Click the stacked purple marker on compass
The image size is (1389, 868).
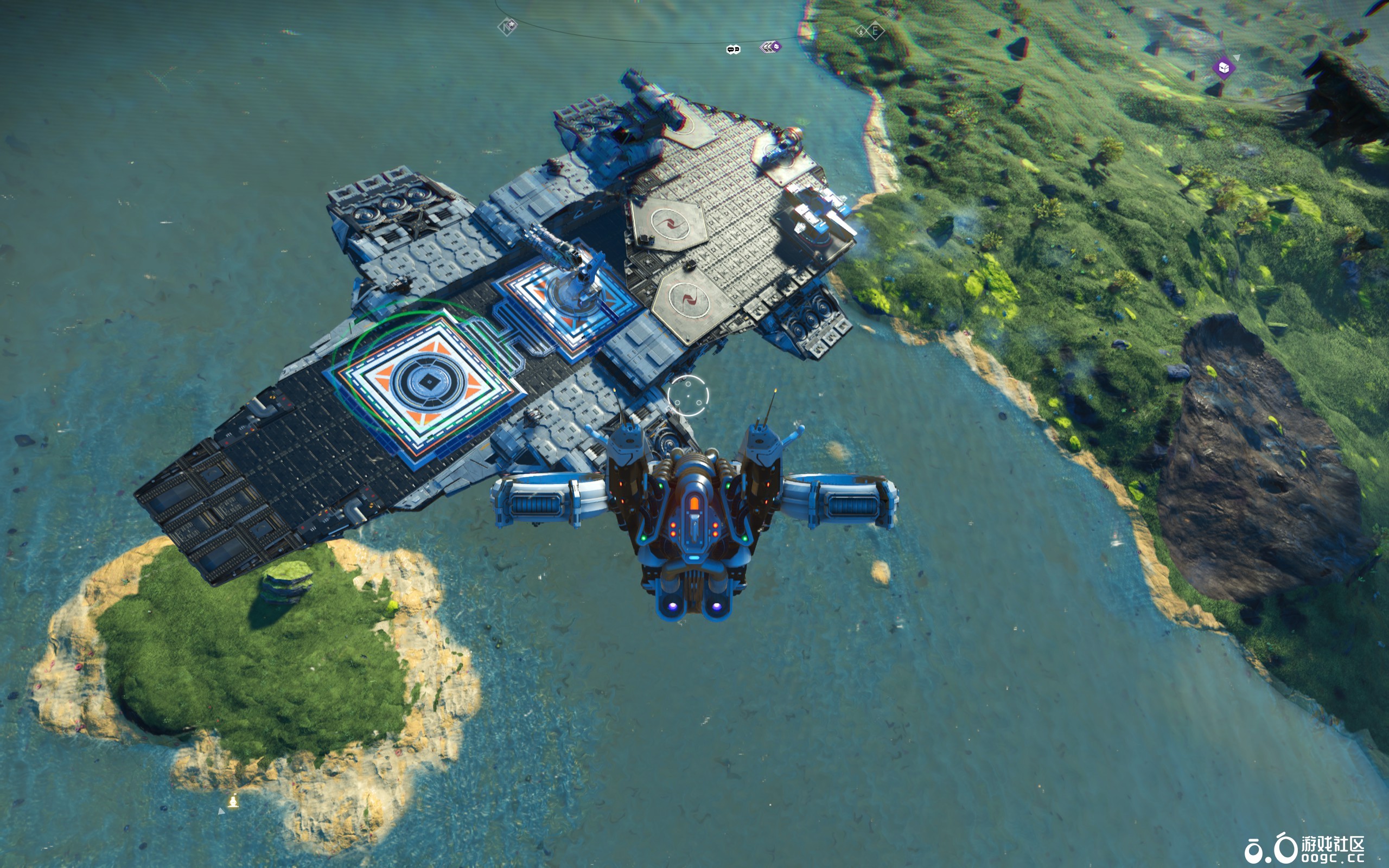click(x=770, y=47)
